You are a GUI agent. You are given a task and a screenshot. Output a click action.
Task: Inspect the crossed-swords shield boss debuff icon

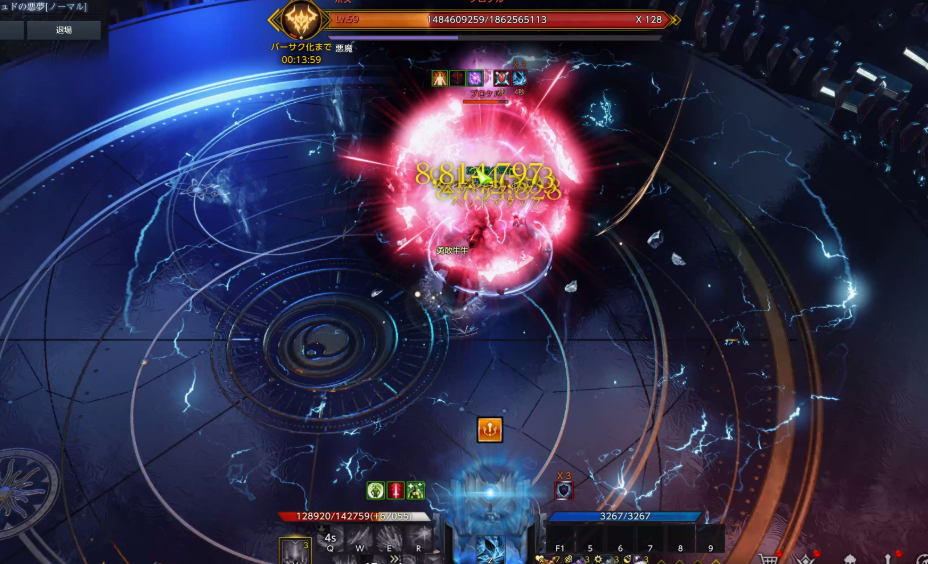(x=502, y=78)
